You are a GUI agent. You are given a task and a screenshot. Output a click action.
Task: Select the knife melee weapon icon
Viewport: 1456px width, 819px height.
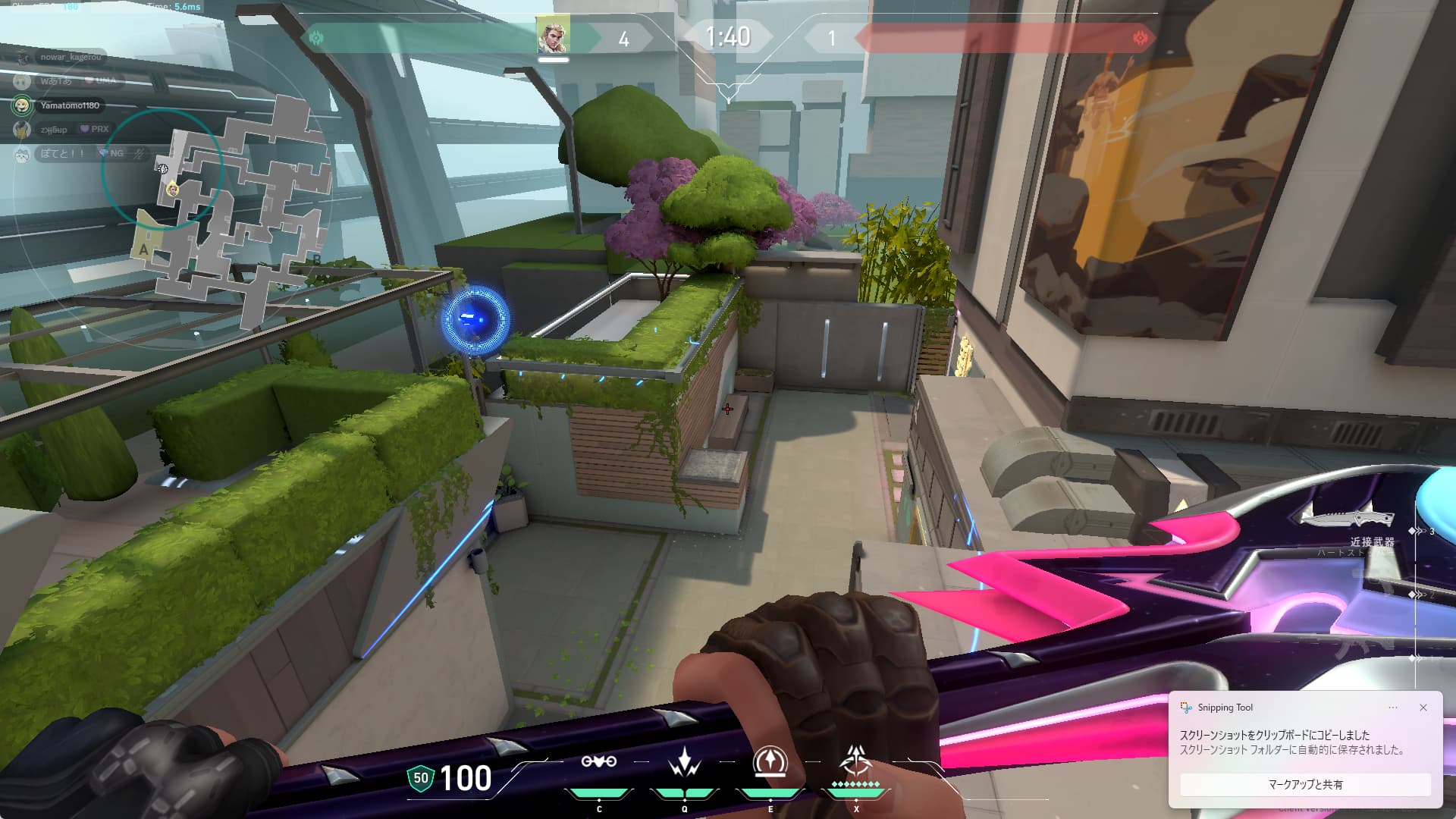[1347, 519]
